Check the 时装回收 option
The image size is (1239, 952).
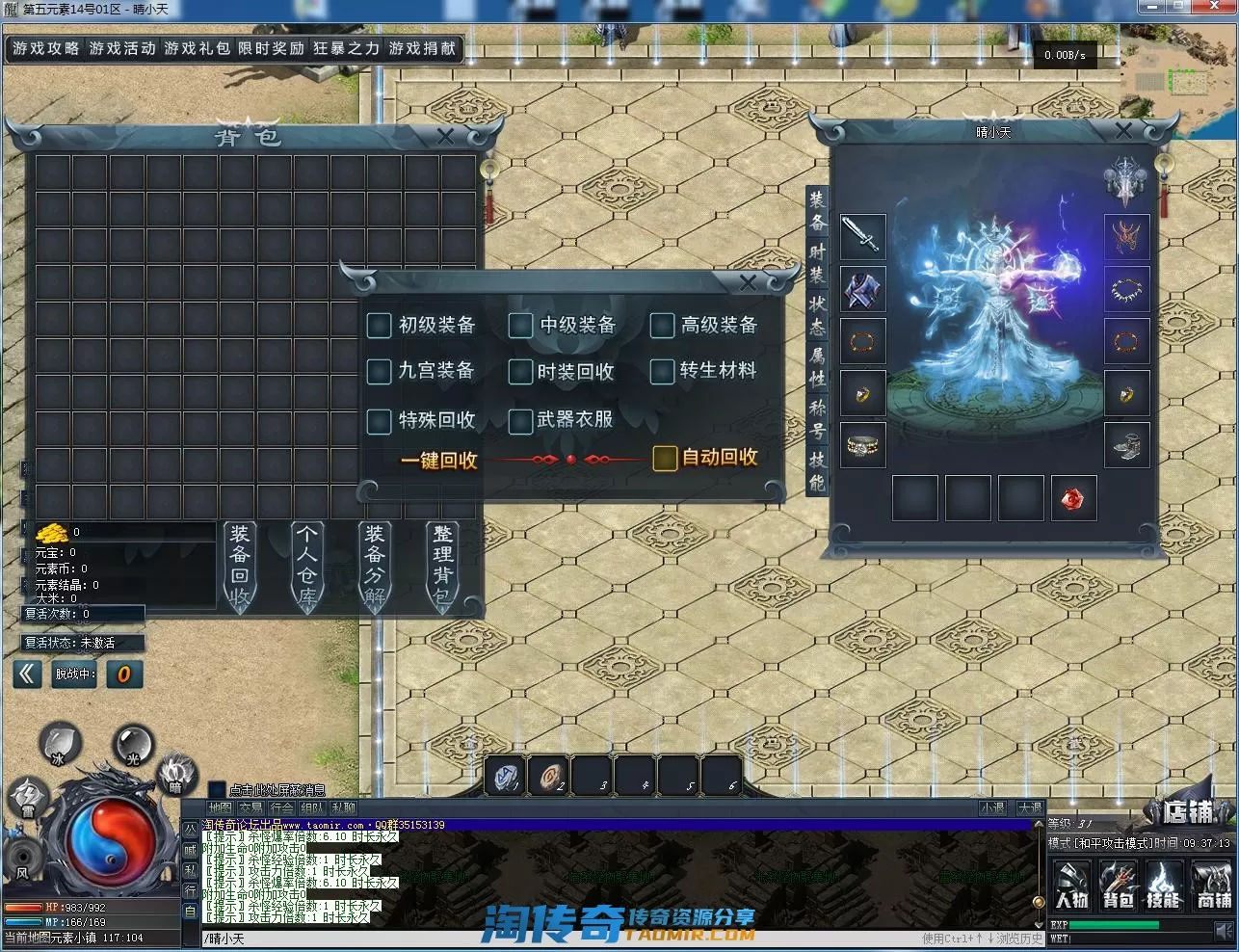click(x=520, y=371)
